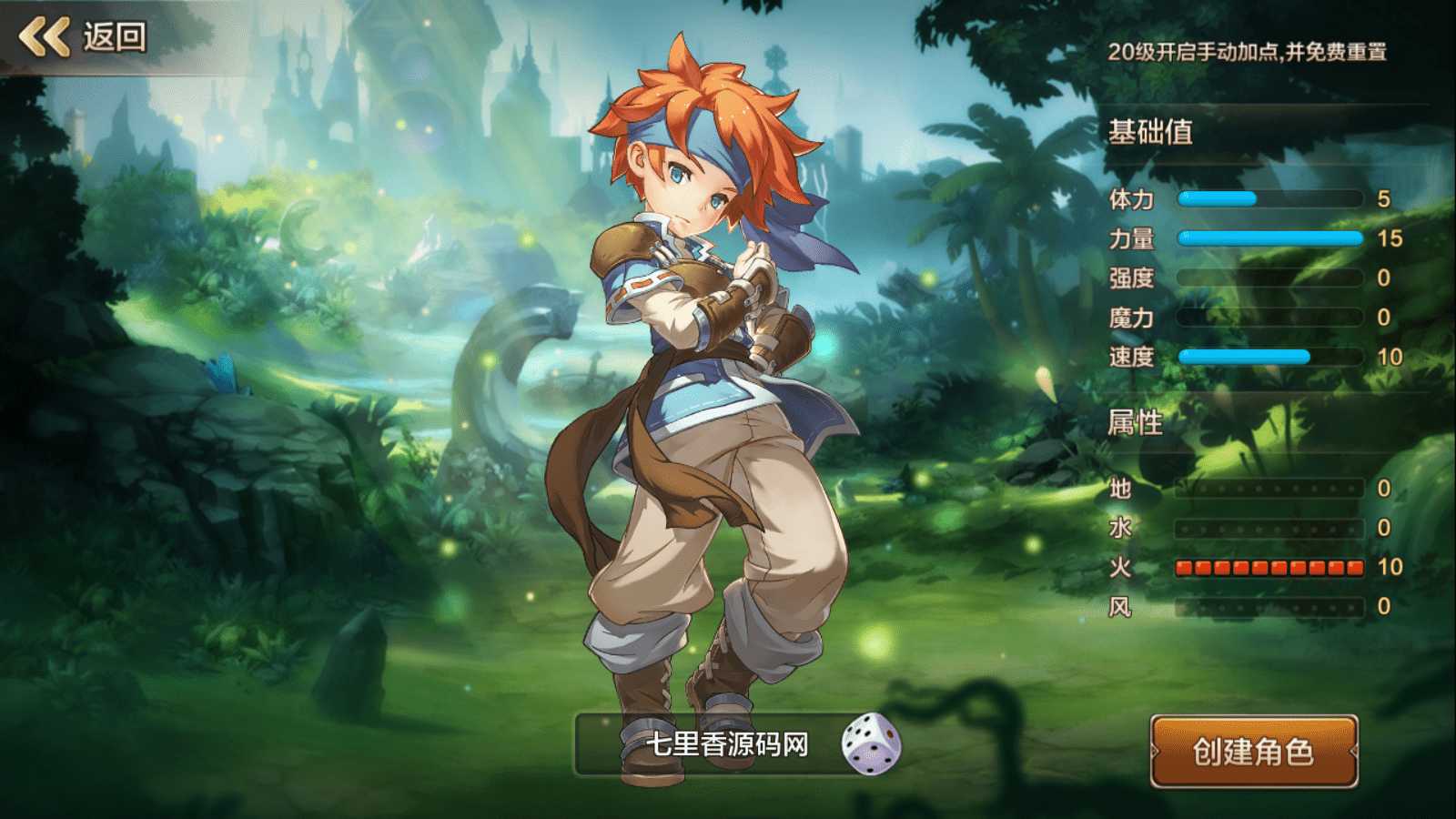Click the 水 water attribute gauge
The height and width of the screenshot is (819, 1456).
point(1269,529)
